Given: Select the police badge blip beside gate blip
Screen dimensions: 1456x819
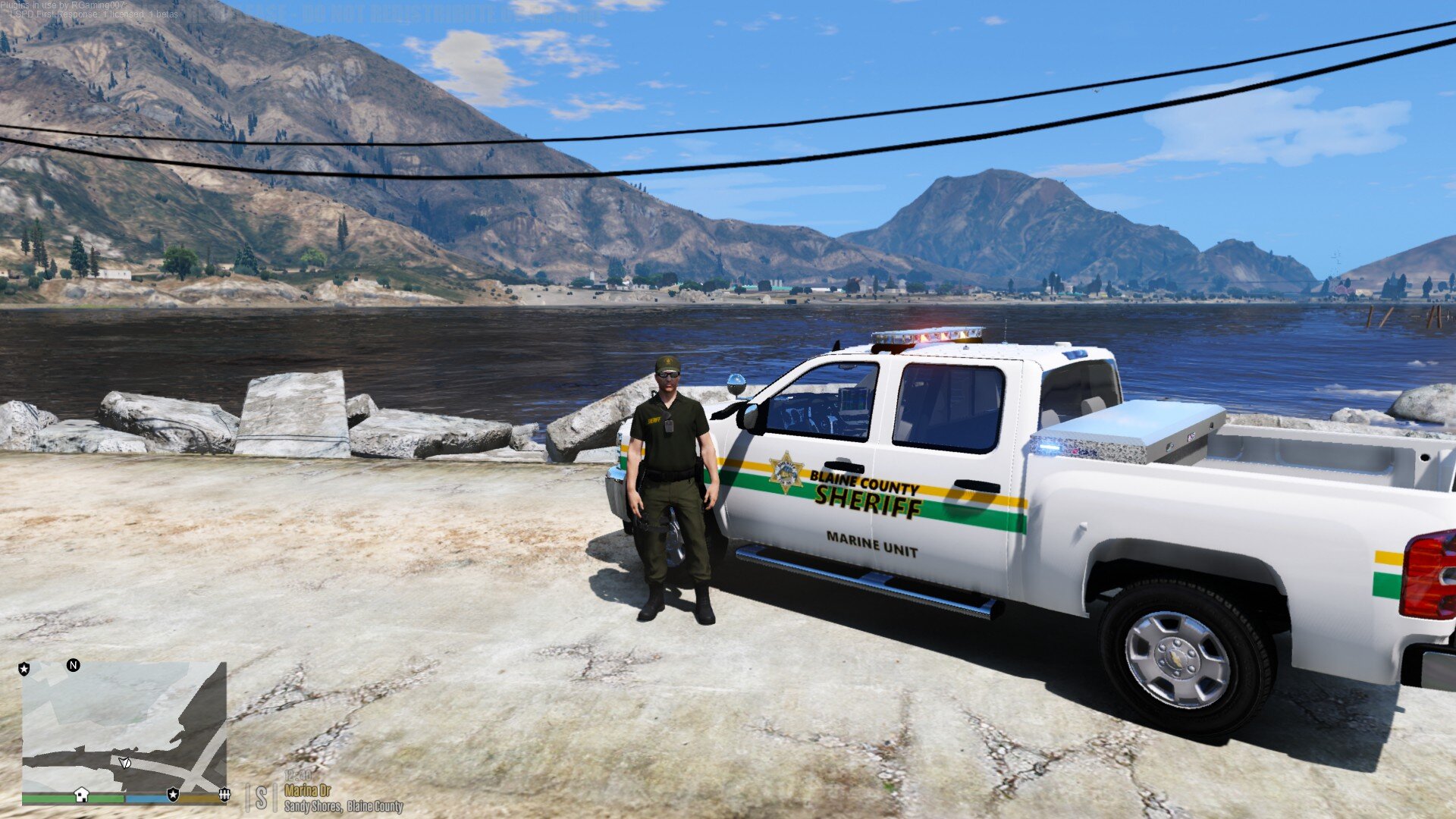Looking at the screenshot, I should [173, 794].
